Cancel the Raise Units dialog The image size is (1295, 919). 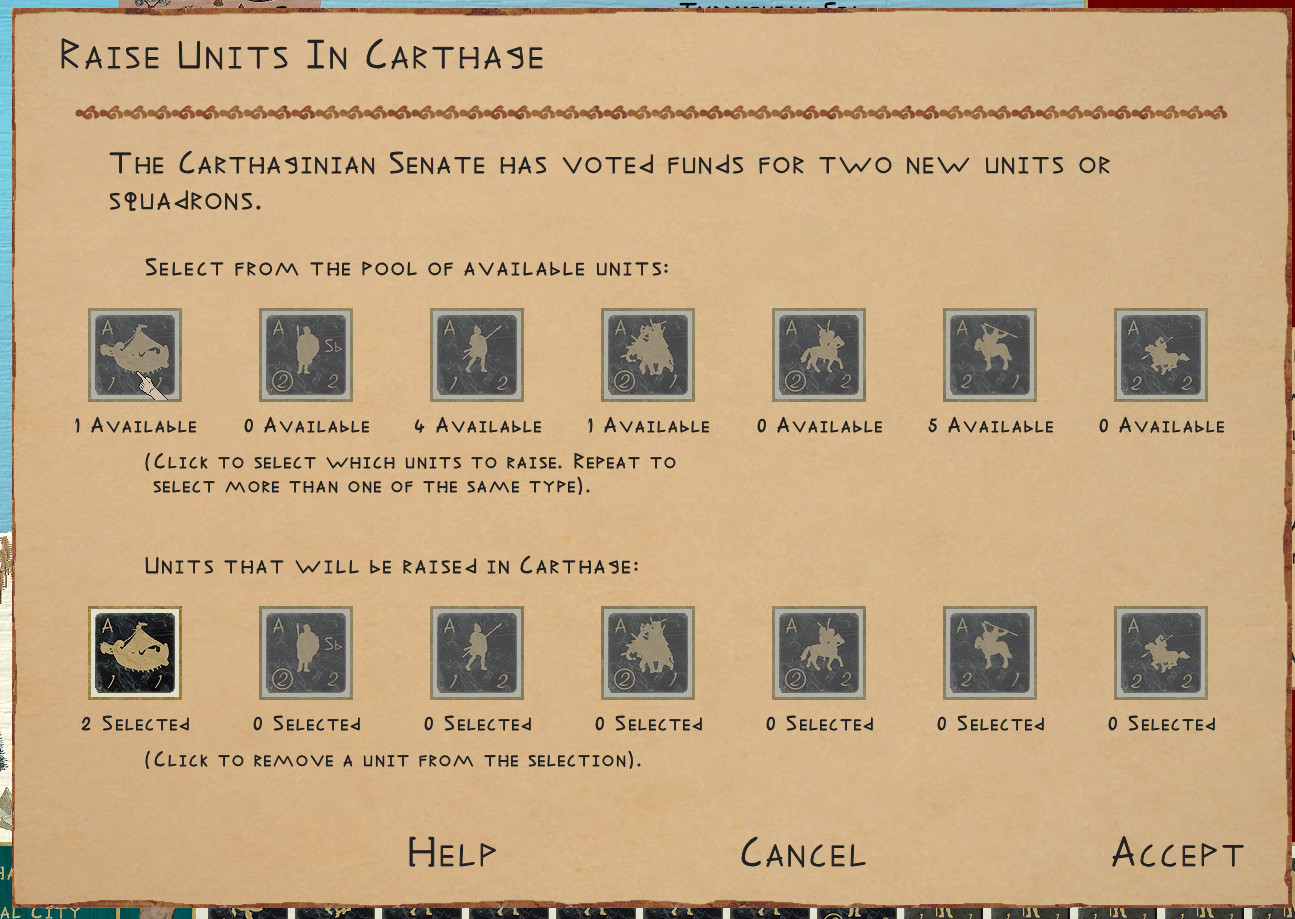[x=802, y=853]
